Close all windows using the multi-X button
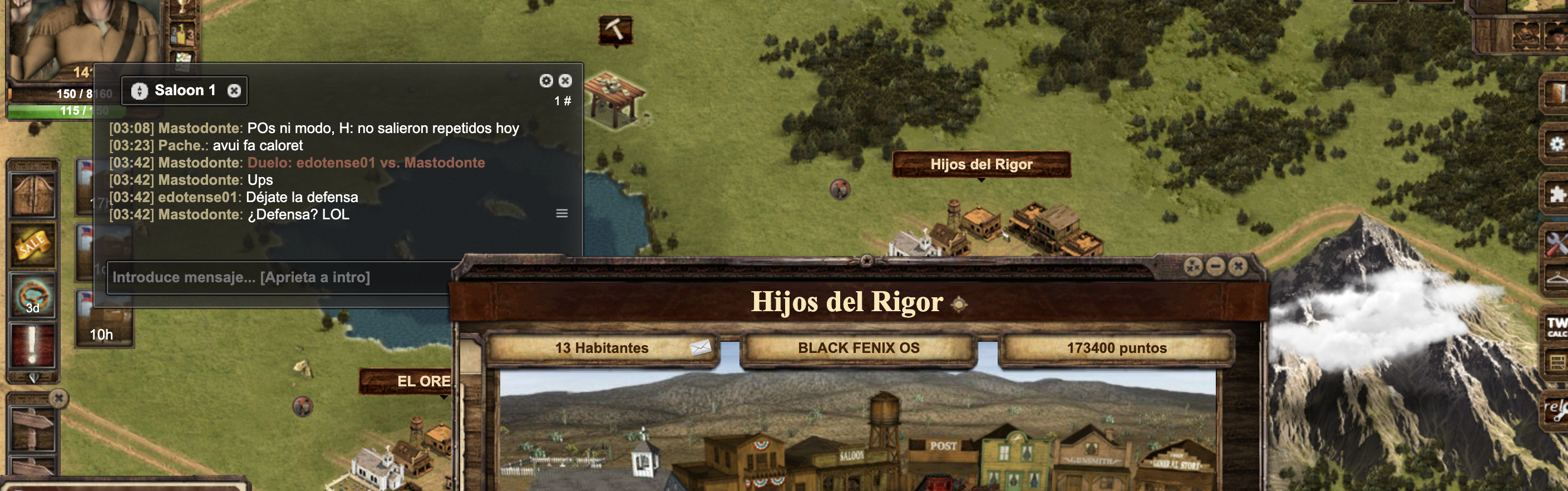The width and height of the screenshot is (1568, 491). pyautogui.click(x=1193, y=267)
